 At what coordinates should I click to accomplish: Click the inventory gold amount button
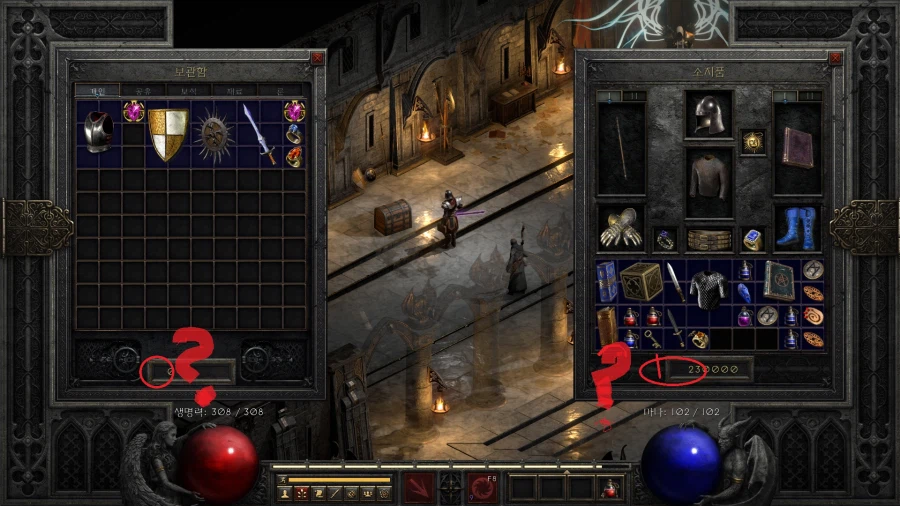click(657, 369)
